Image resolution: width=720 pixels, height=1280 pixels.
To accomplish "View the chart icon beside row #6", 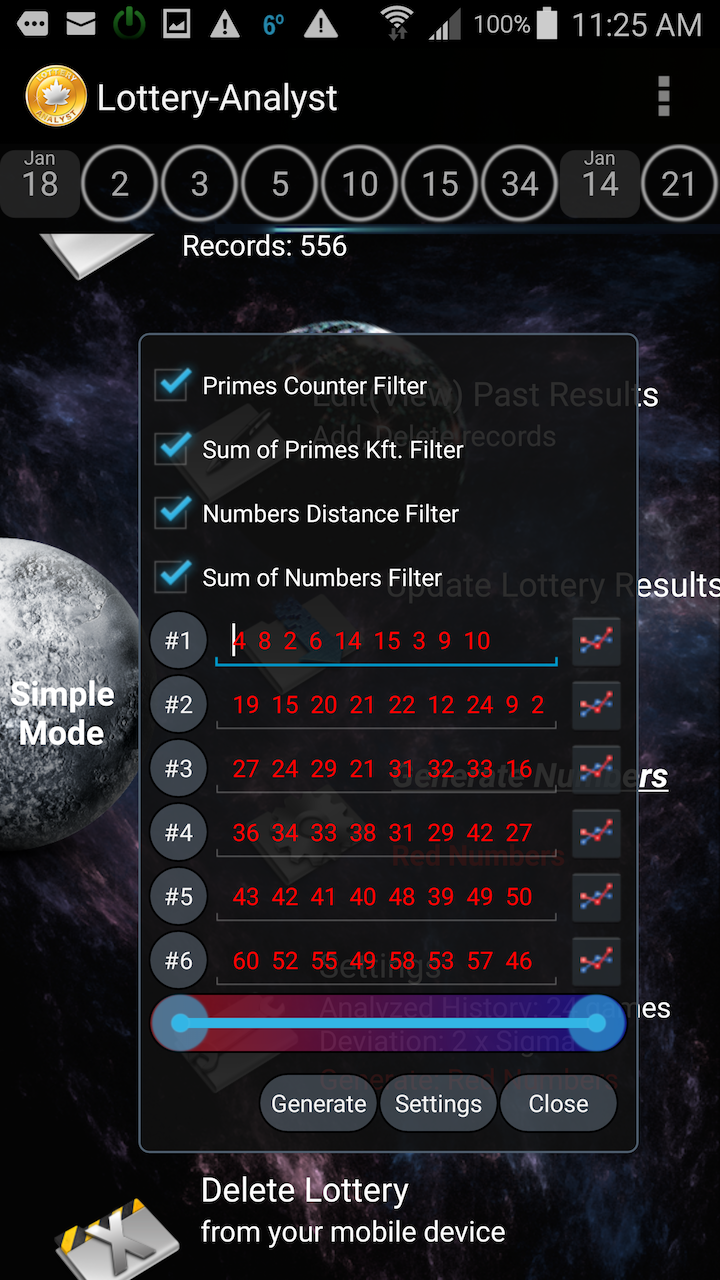I will coord(596,961).
